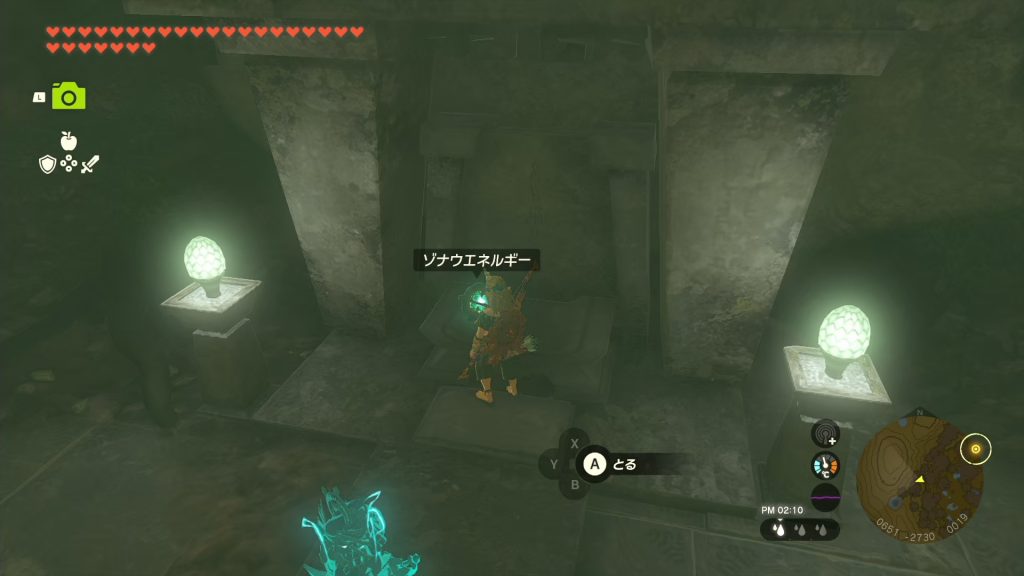Choose the shield quick-select icon
This screenshot has width=1024, height=576.
click(47, 164)
